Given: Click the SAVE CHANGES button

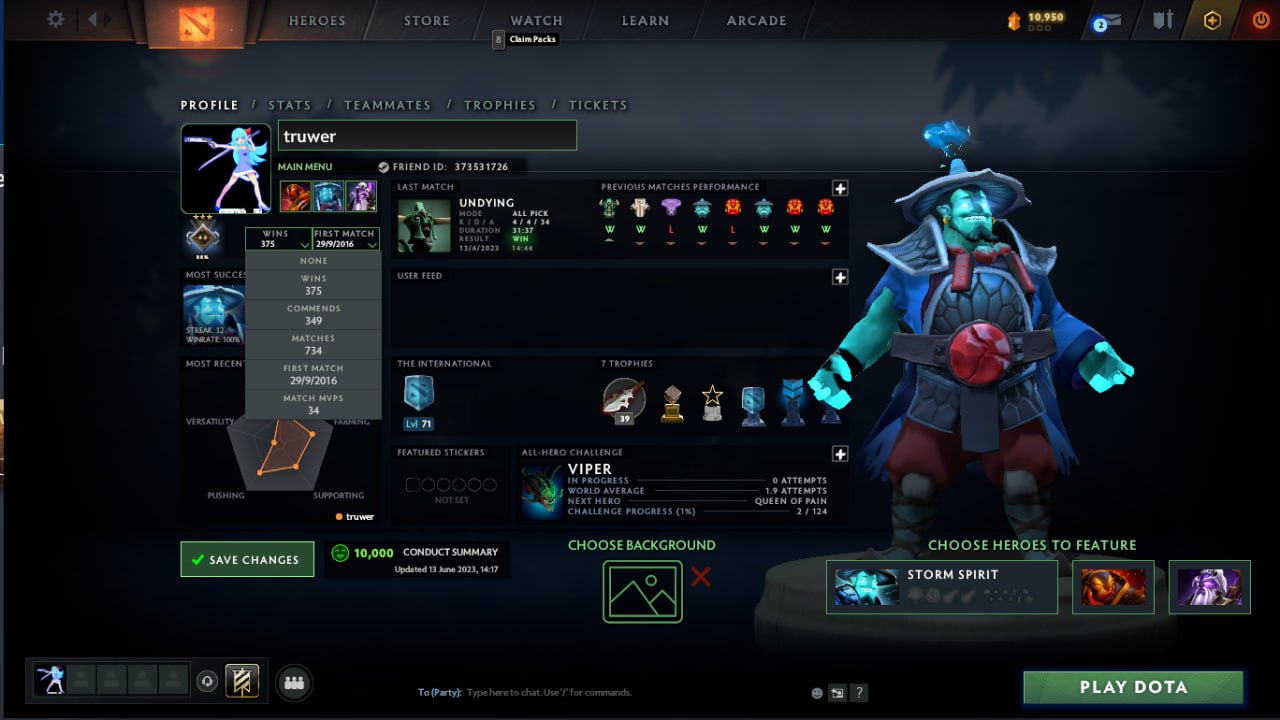Looking at the screenshot, I should (x=247, y=559).
